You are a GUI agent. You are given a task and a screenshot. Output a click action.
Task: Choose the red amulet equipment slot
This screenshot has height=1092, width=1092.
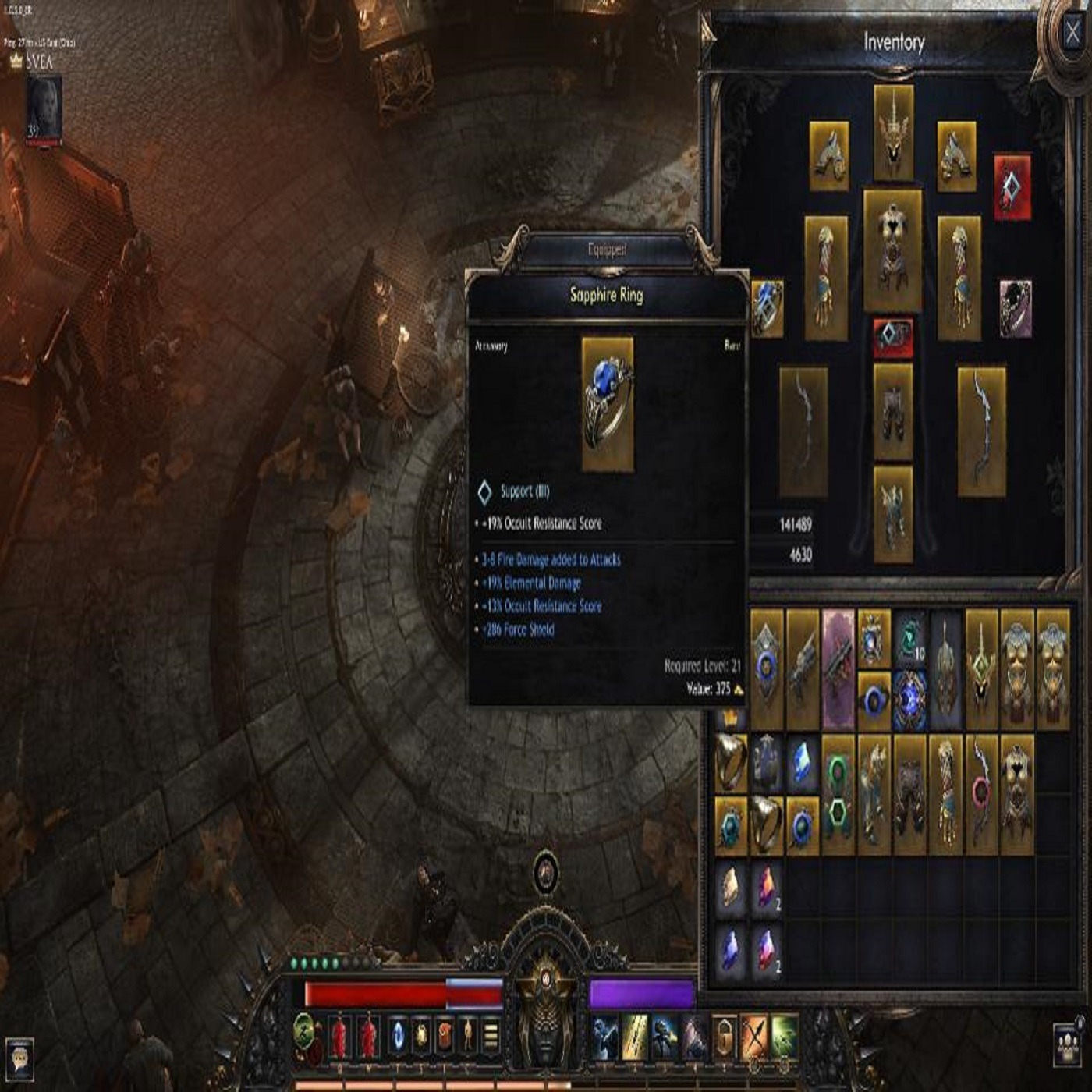click(1012, 186)
